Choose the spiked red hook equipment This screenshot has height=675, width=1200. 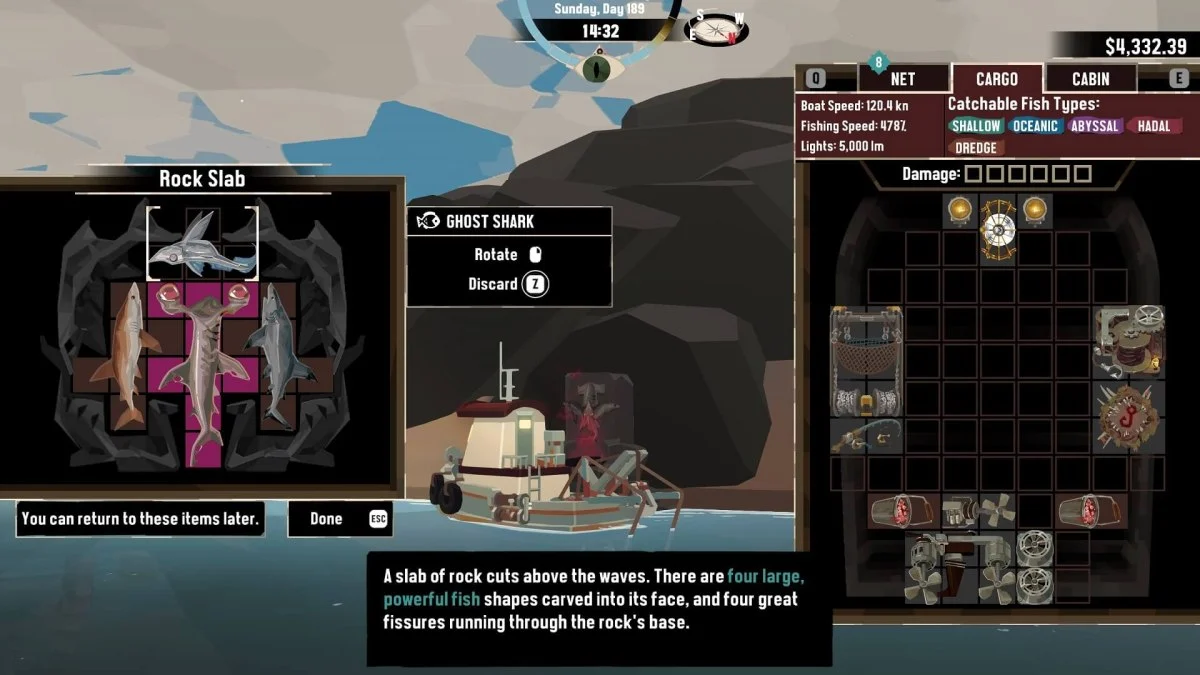pyautogui.click(x=1128, y=418)
